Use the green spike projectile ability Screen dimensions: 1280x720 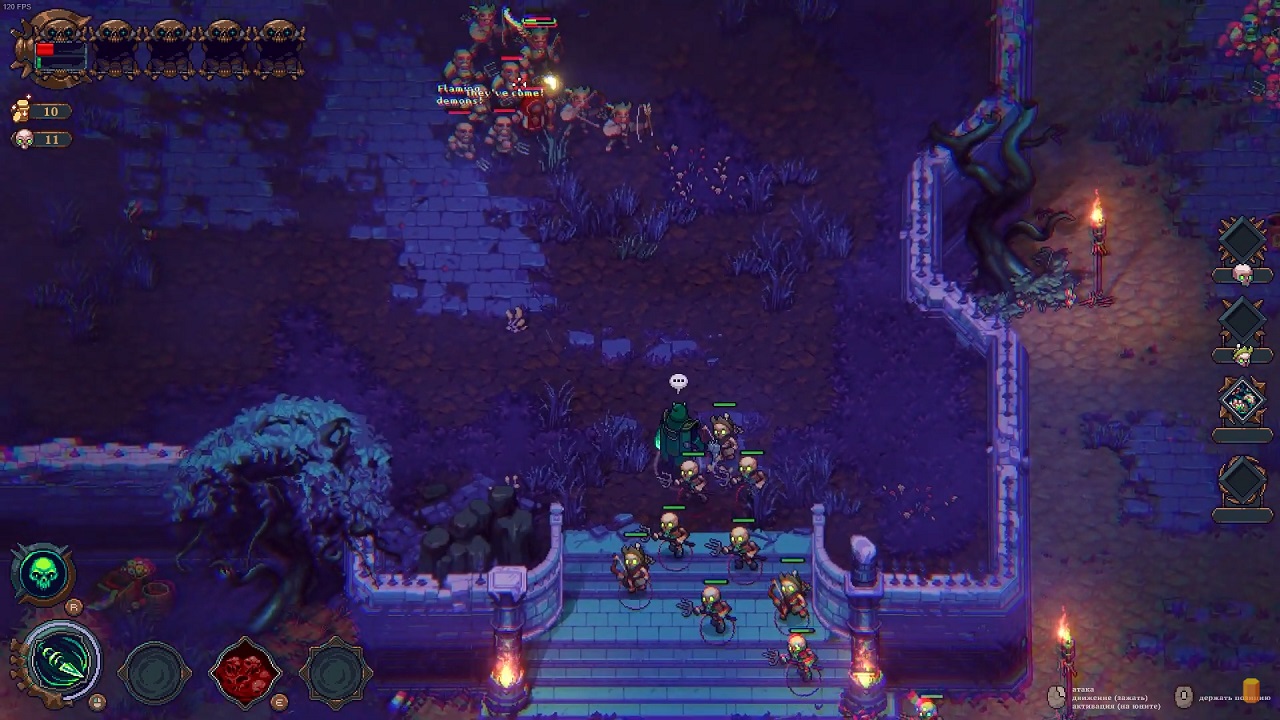coord(63,662)
